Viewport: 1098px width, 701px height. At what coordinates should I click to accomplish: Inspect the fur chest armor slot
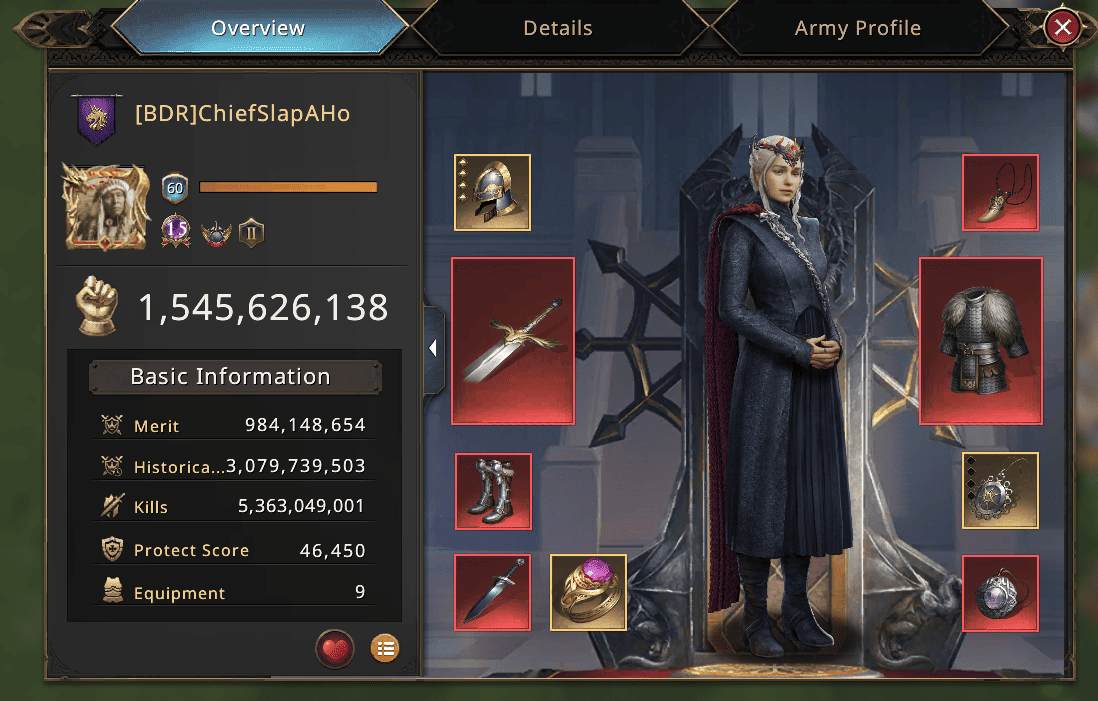click(x=981, y=341)
